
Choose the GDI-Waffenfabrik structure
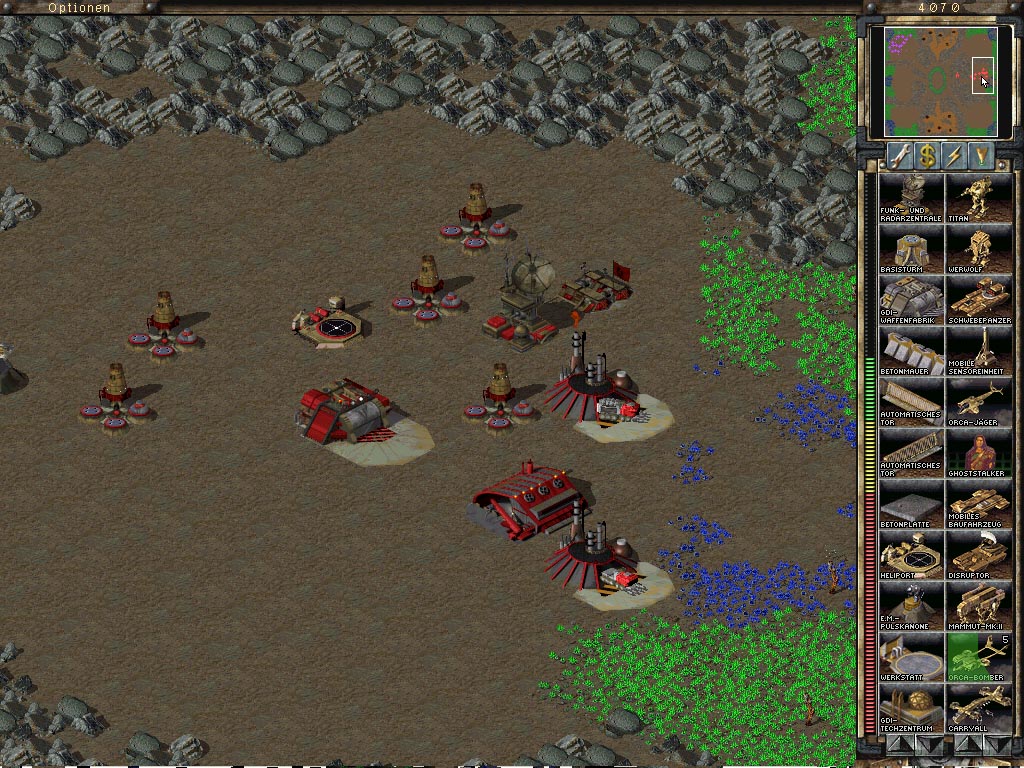pos(910,300)
